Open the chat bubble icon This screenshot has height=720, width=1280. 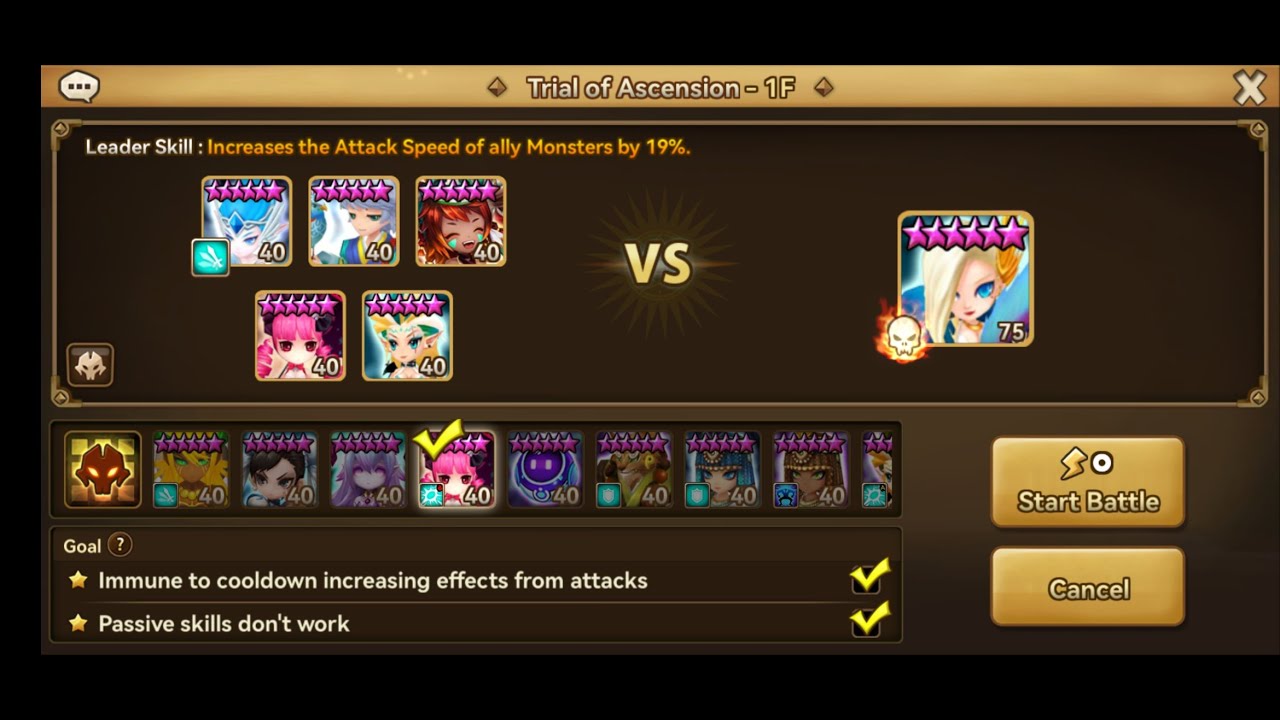[79, 86]
